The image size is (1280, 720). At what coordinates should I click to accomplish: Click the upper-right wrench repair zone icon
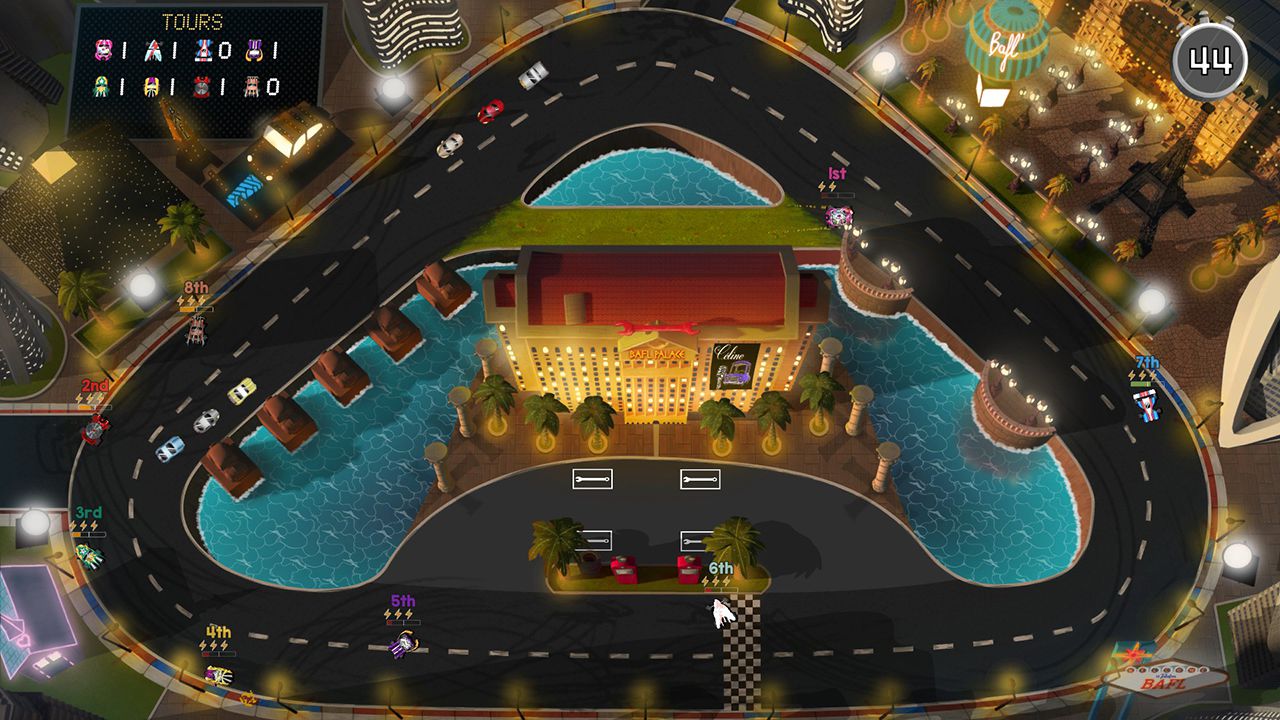(x=701, y=479)
